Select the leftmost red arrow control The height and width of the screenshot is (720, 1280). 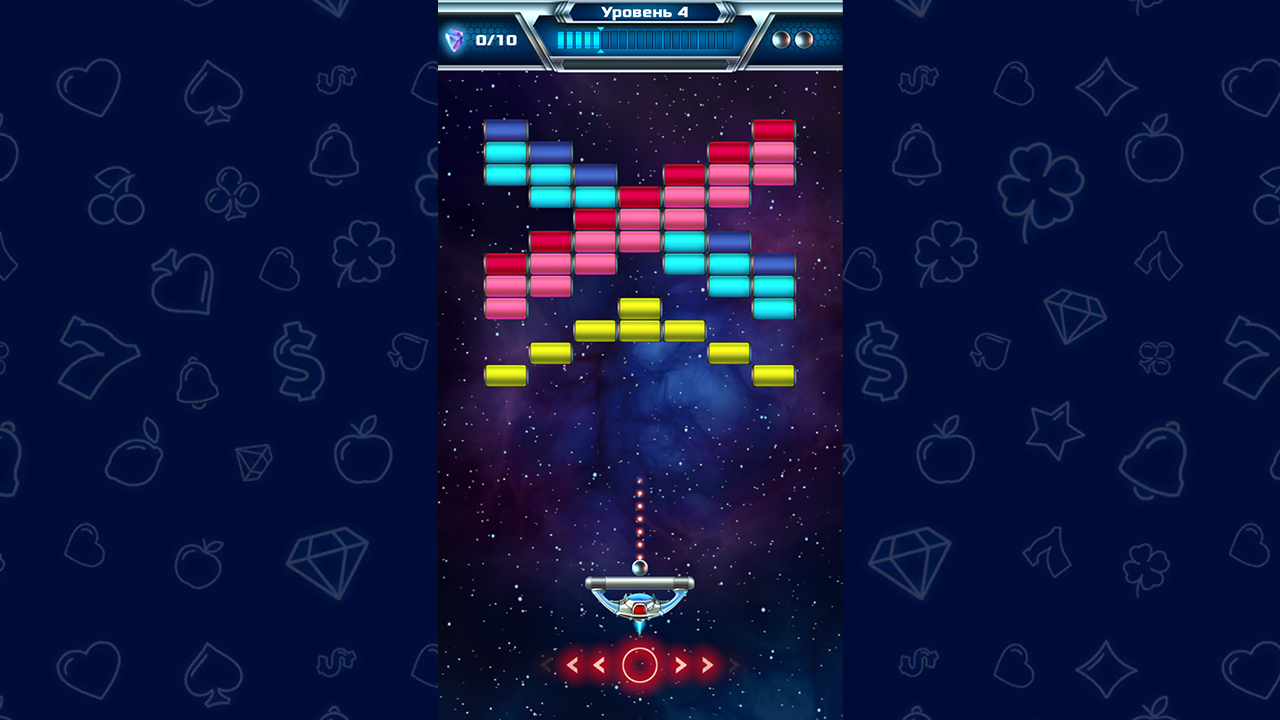click(572, 665)
